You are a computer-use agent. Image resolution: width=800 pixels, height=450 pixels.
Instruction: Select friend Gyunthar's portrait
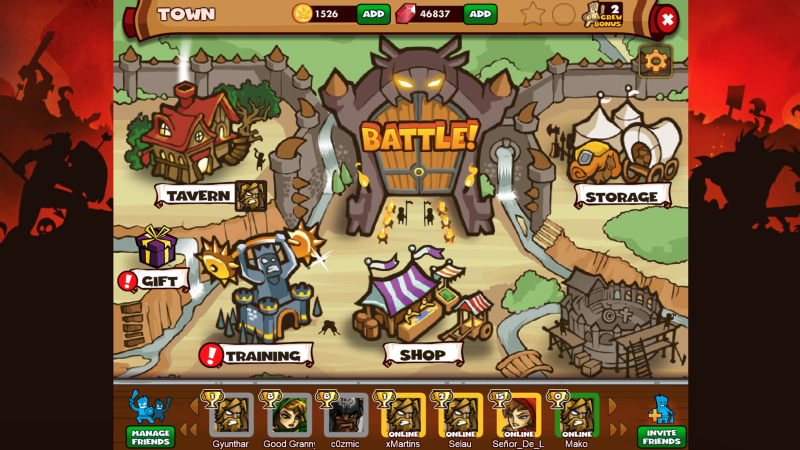point(231,416)
